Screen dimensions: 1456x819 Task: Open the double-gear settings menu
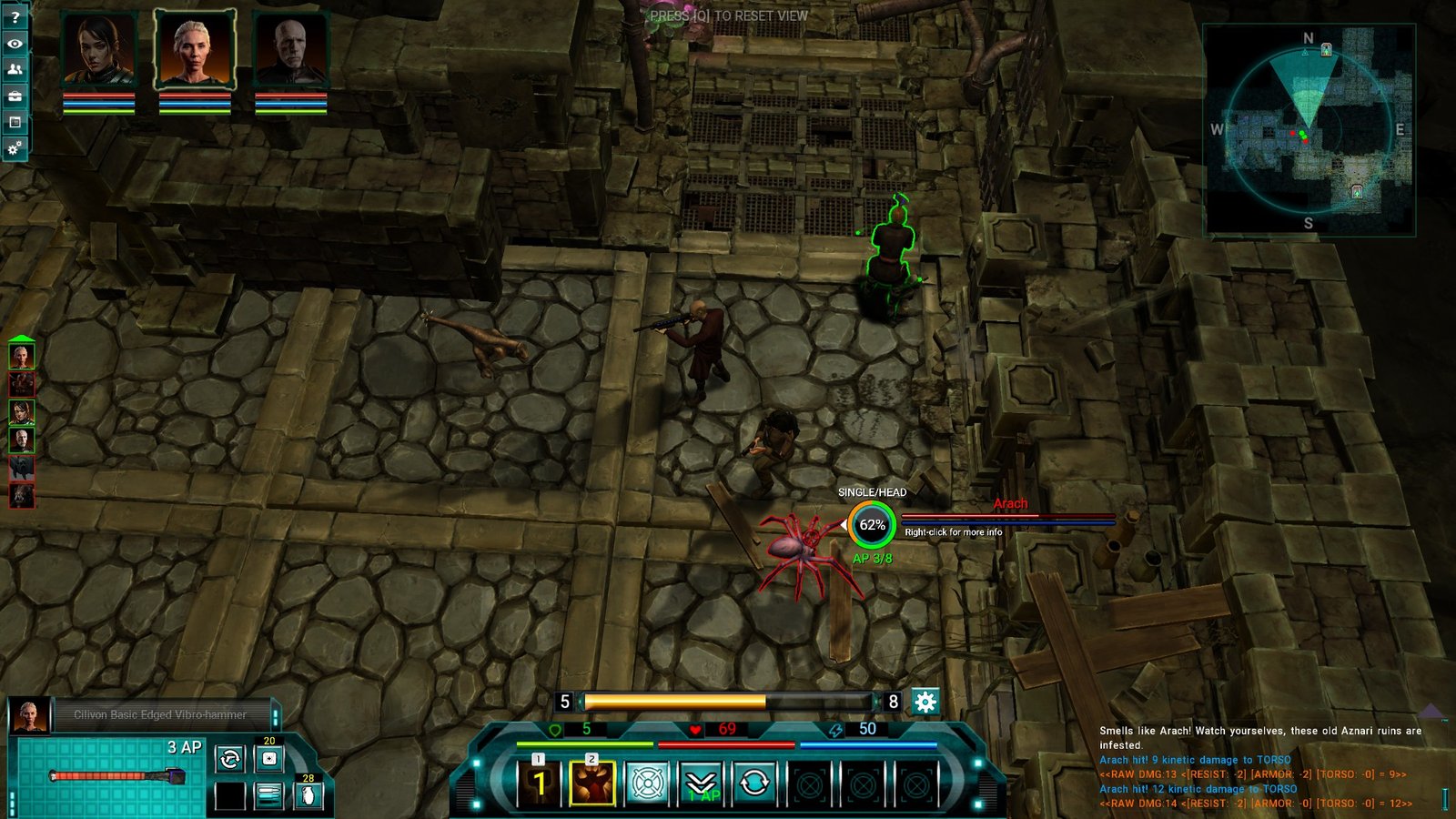pyautogui.click(x=15, y=148)
